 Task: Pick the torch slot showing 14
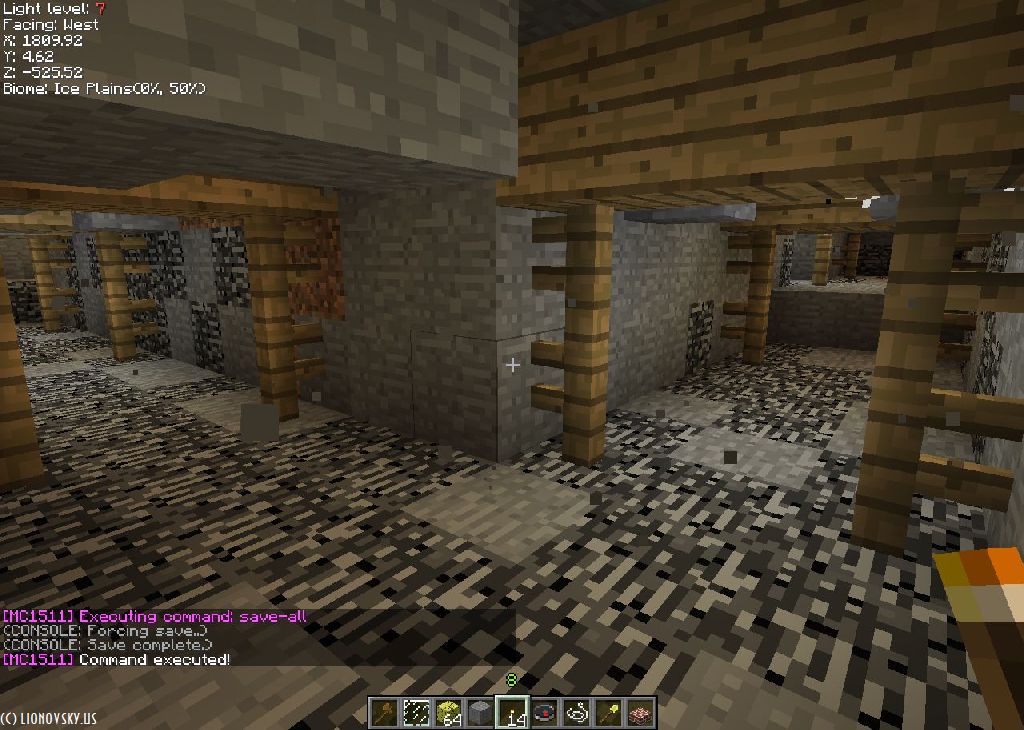coord(512,713)
